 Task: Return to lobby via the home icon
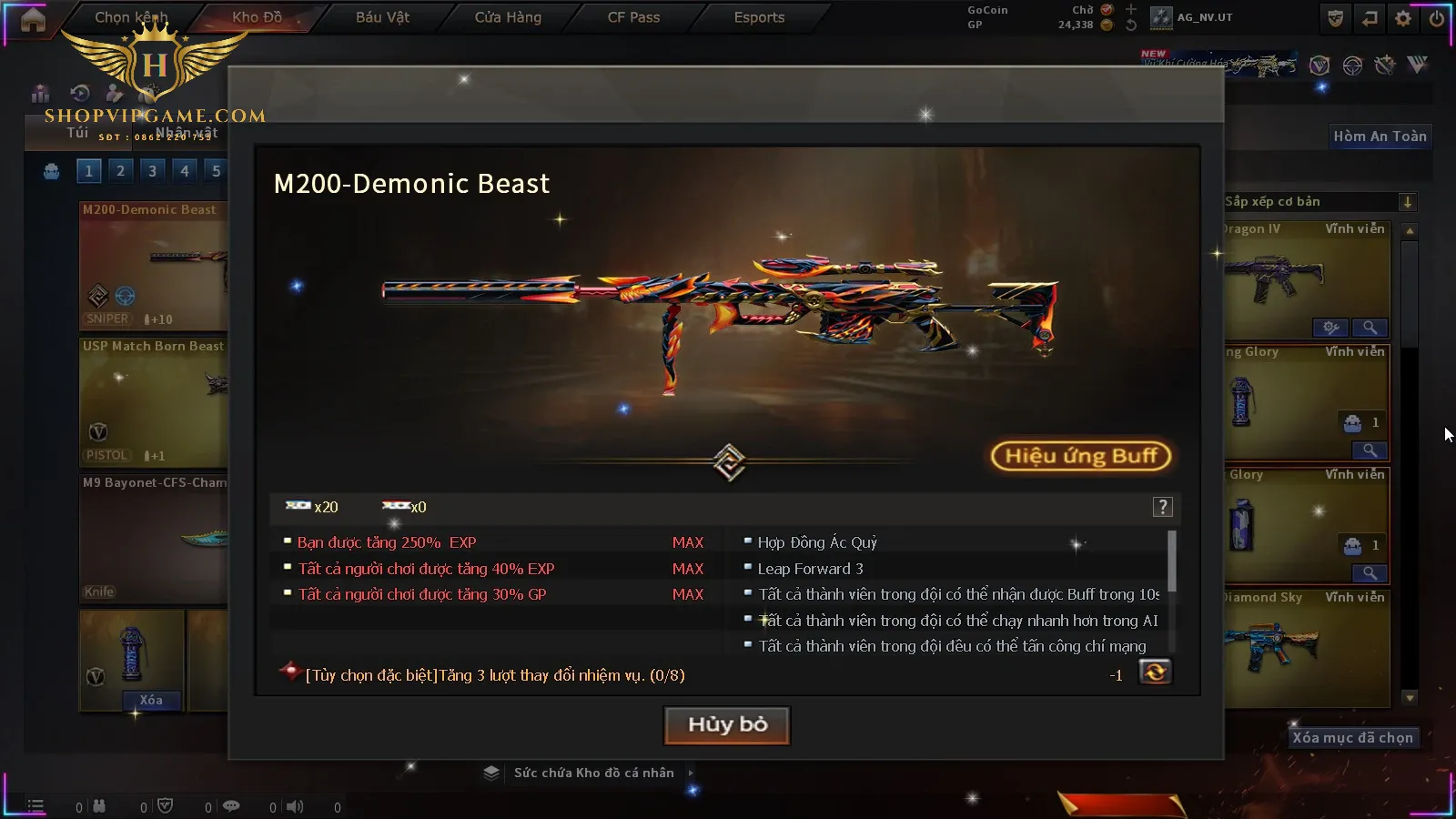[x=33, y=19]
